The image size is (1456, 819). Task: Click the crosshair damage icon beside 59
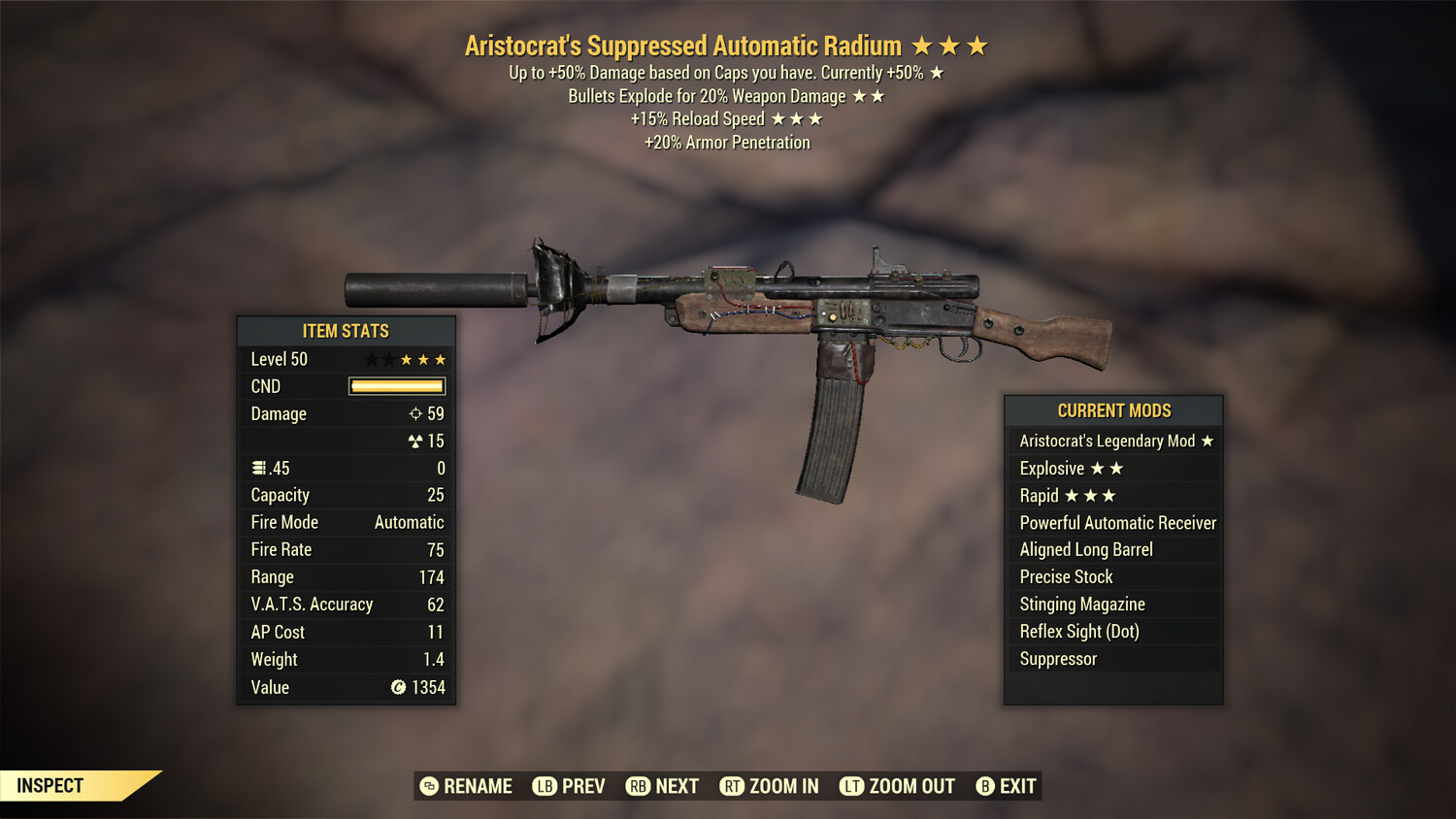pyautogui.click(x=416, y=413)
